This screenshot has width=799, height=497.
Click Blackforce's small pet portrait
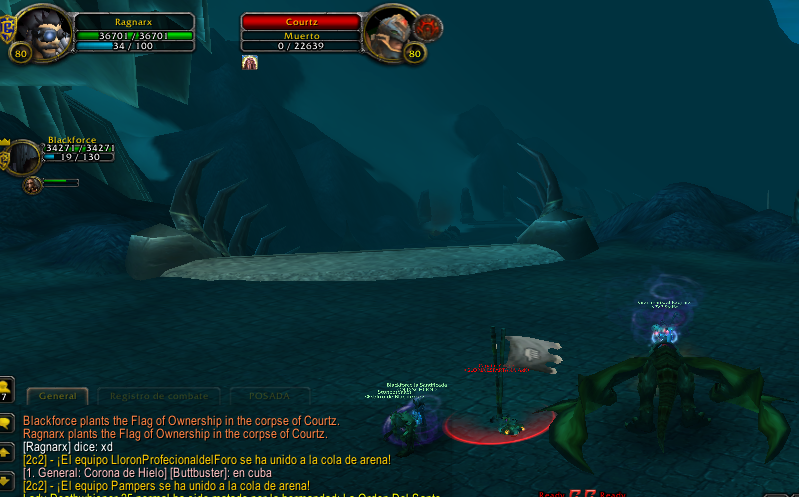(x=33, y=185)
